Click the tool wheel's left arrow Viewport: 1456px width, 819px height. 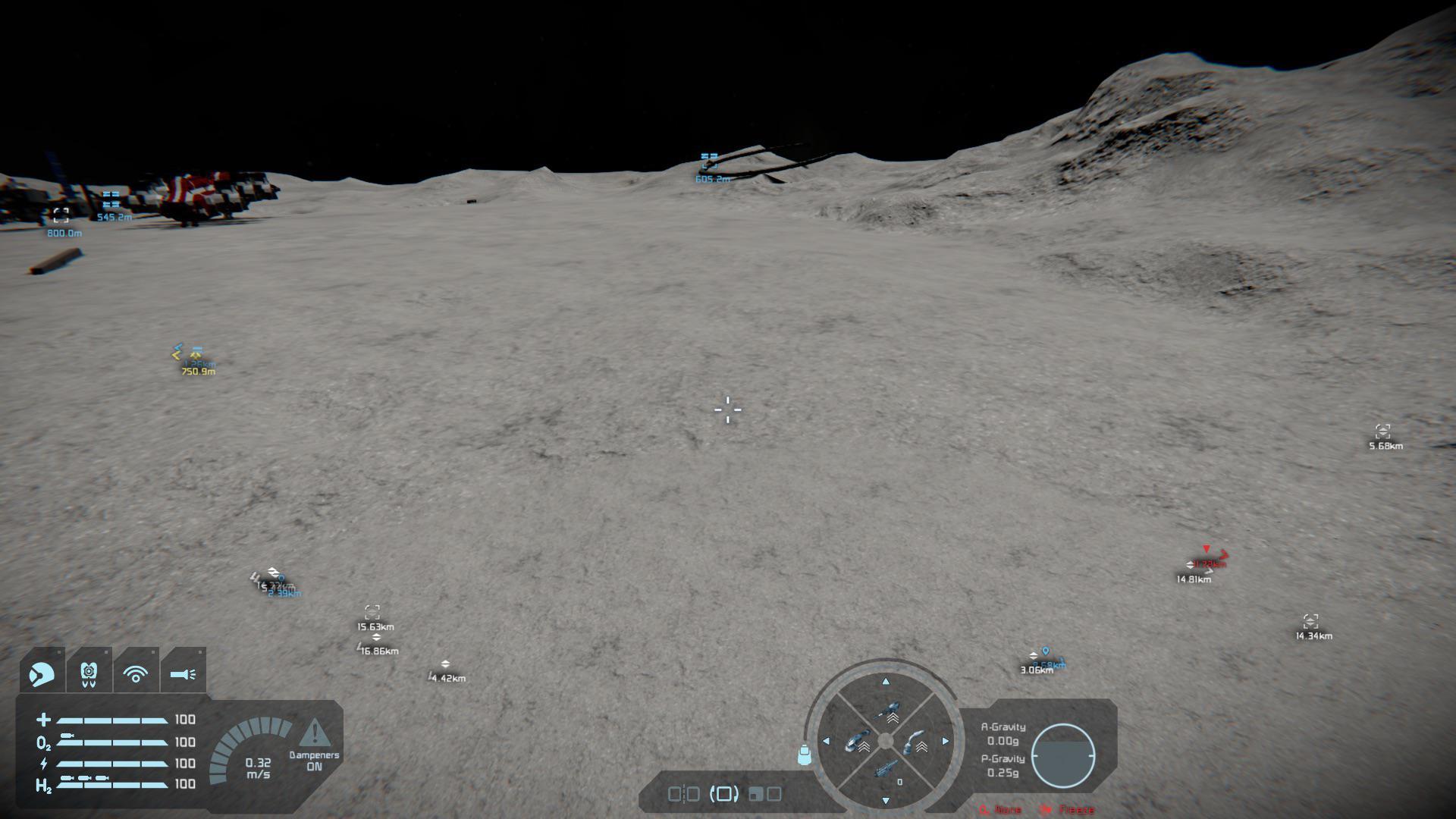click(826, 741)
